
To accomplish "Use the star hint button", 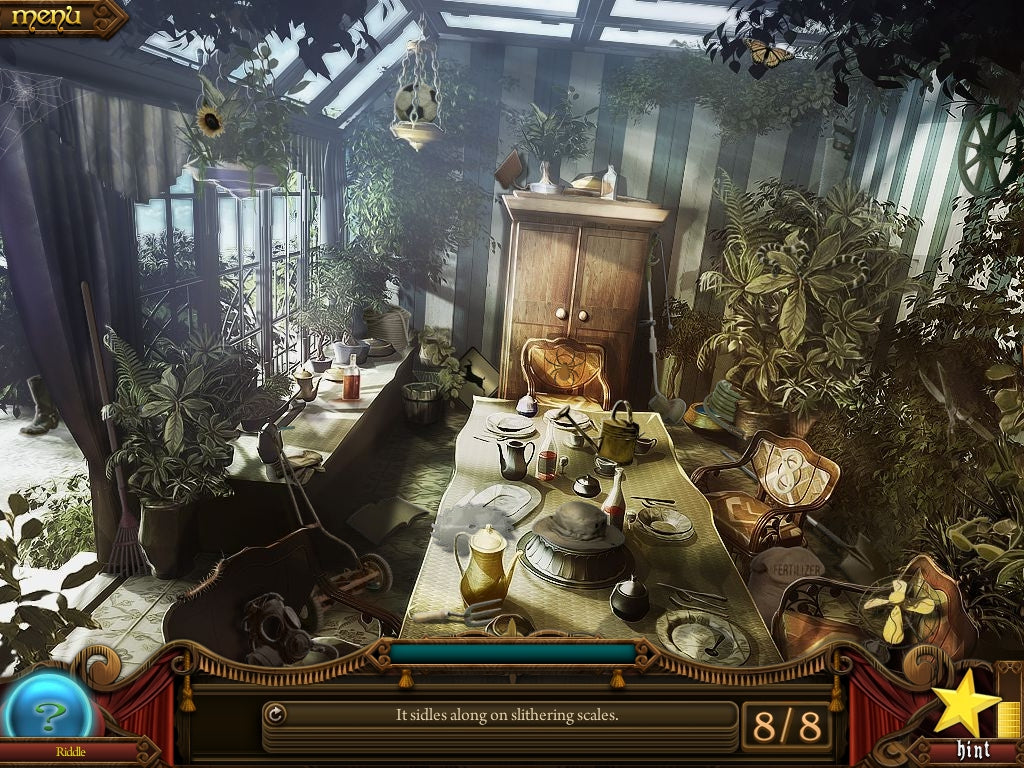I will coord(965,707).
